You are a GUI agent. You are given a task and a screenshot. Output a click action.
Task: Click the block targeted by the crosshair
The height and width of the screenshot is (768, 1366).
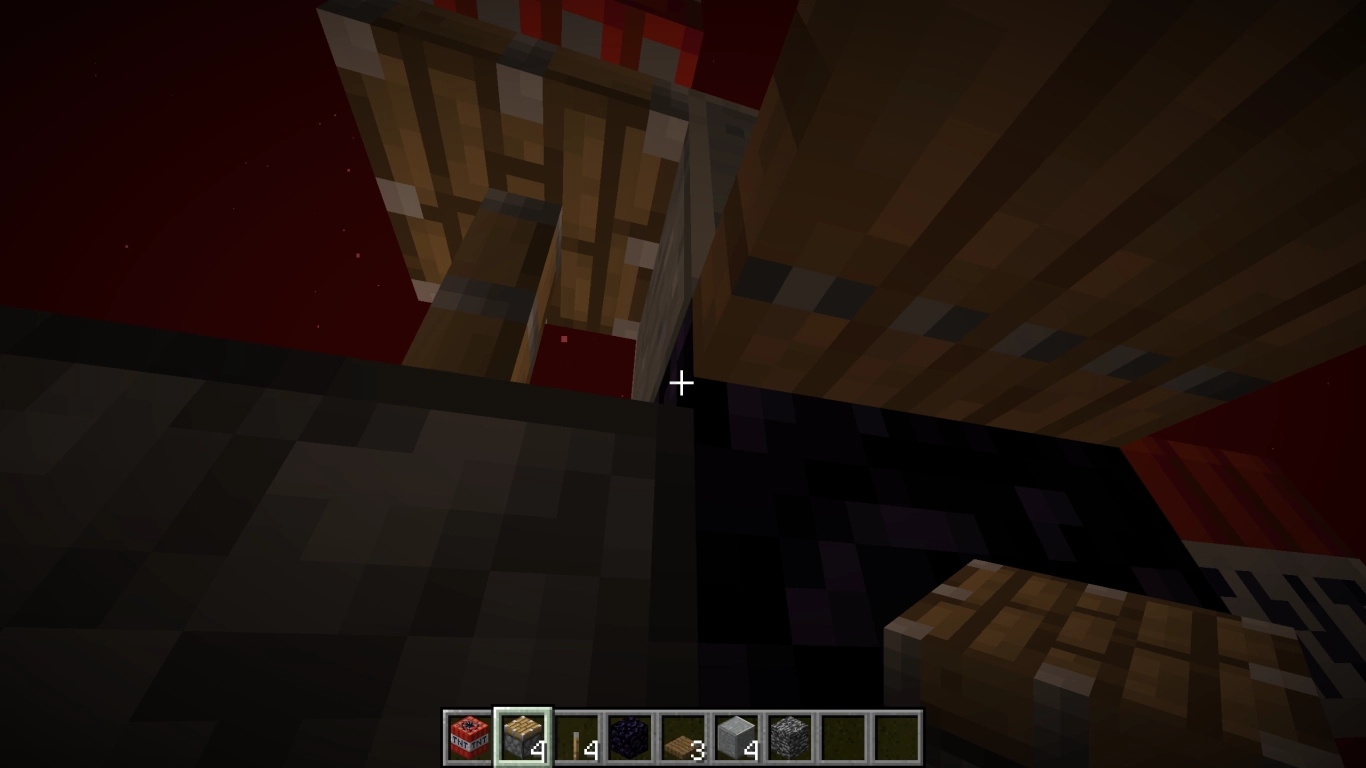pyautogui.click(x=683, y=384)
